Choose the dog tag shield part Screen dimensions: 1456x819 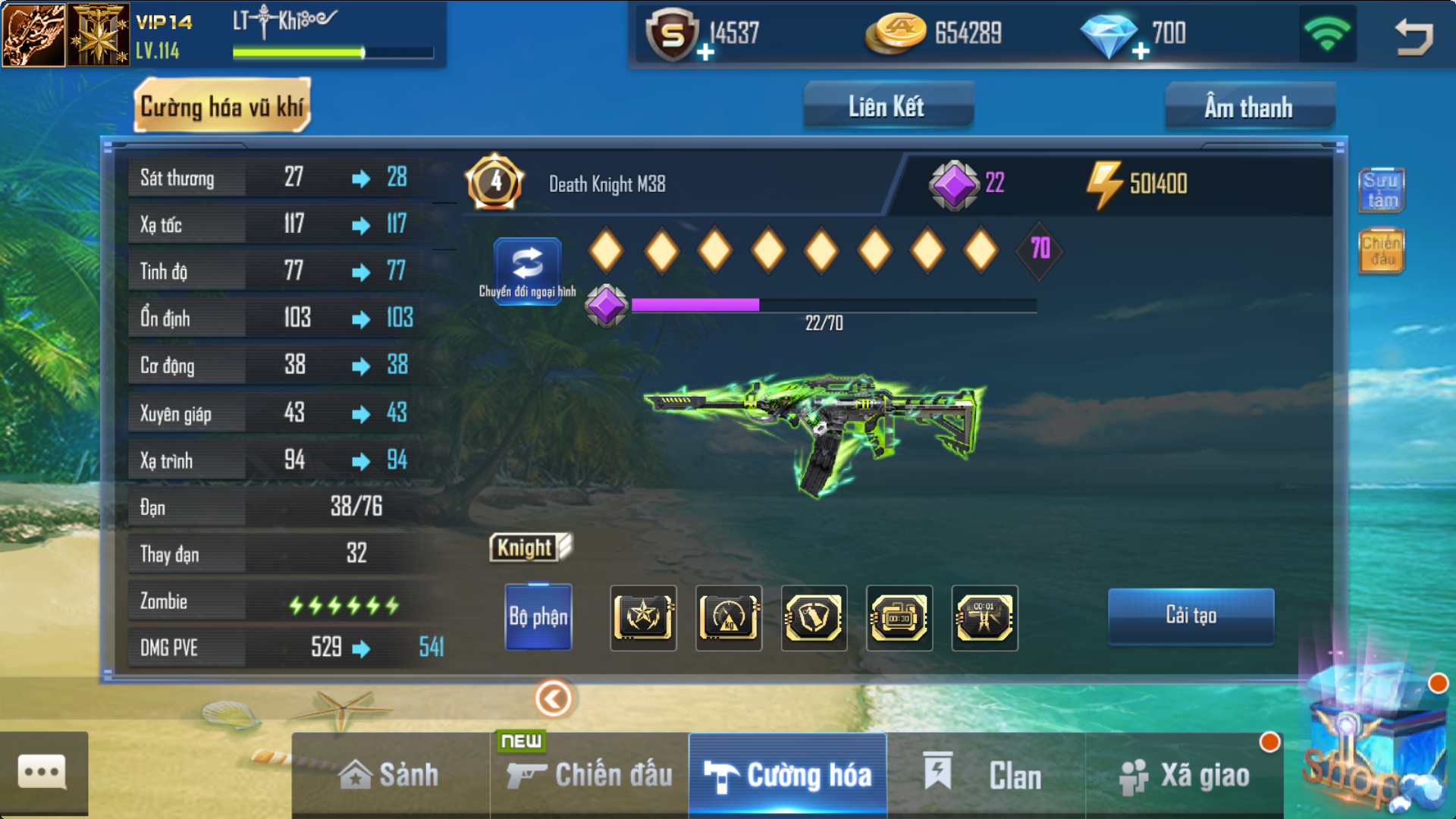pyautogui.click(x=814, y=617)
